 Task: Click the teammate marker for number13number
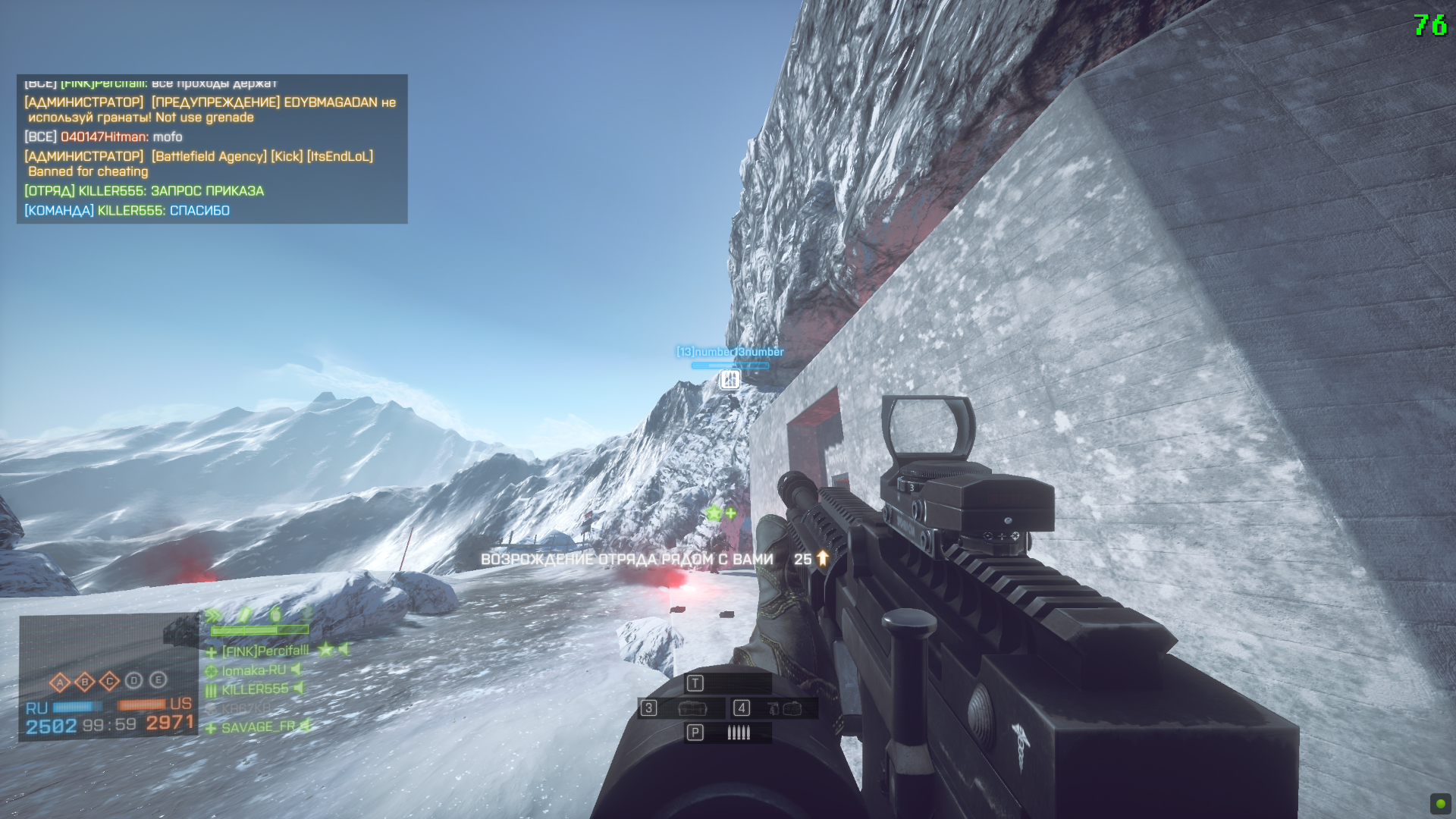pyautogui.click(x=730, y=378)
